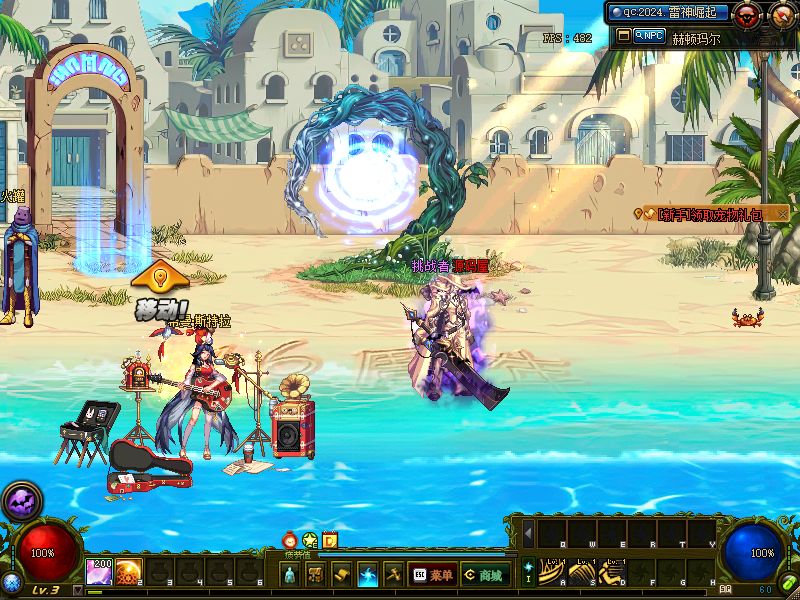Open the blue glowing skills icon
Screen dimensions: 800x600
click(367, 575)
